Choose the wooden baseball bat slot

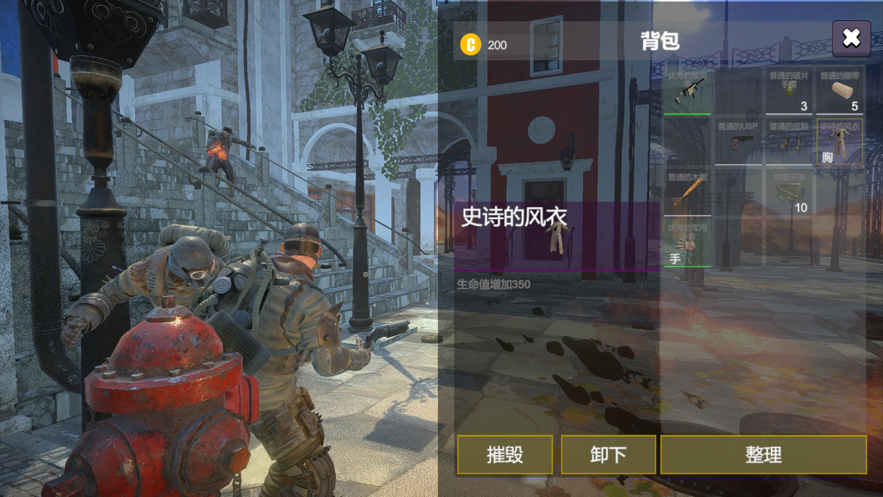point(687,191)
